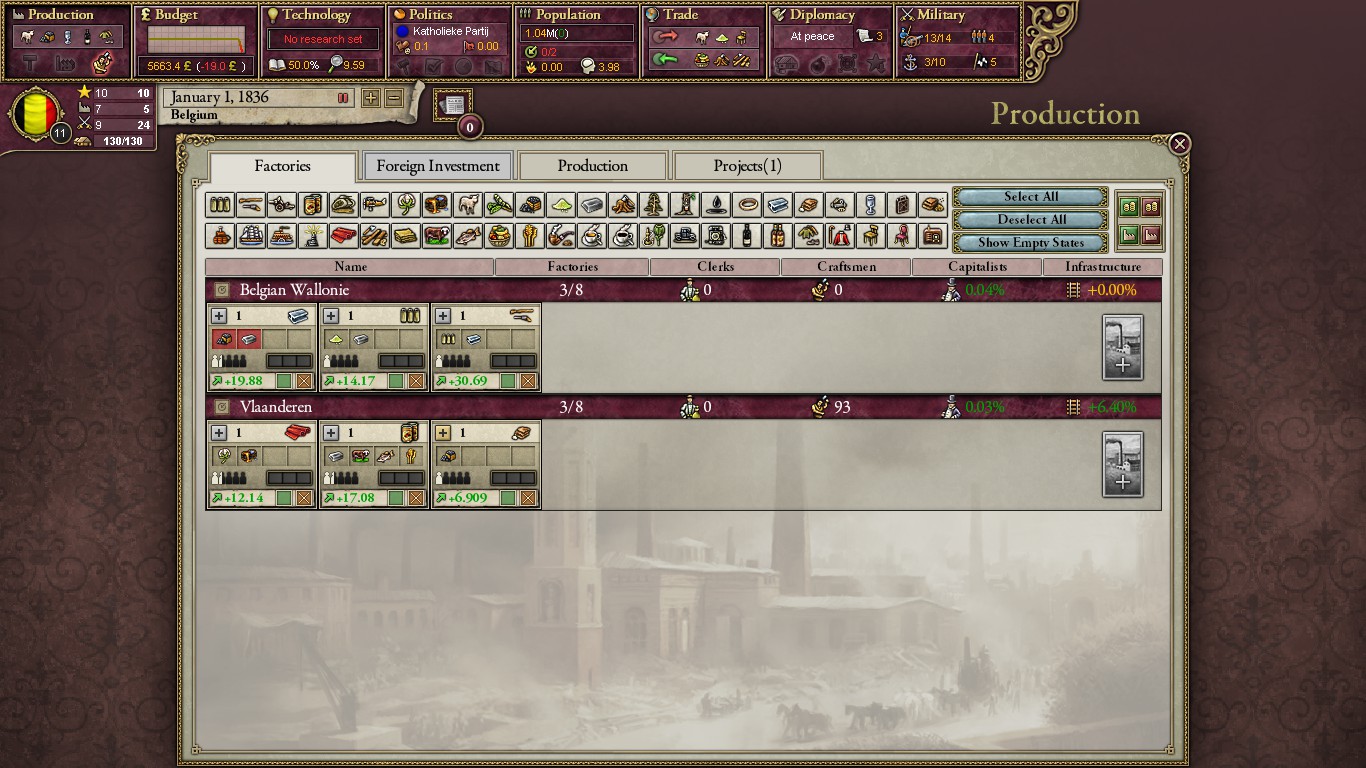
Task: Switch to the Foreign Investment tab
Action: (x=437, y=165)
